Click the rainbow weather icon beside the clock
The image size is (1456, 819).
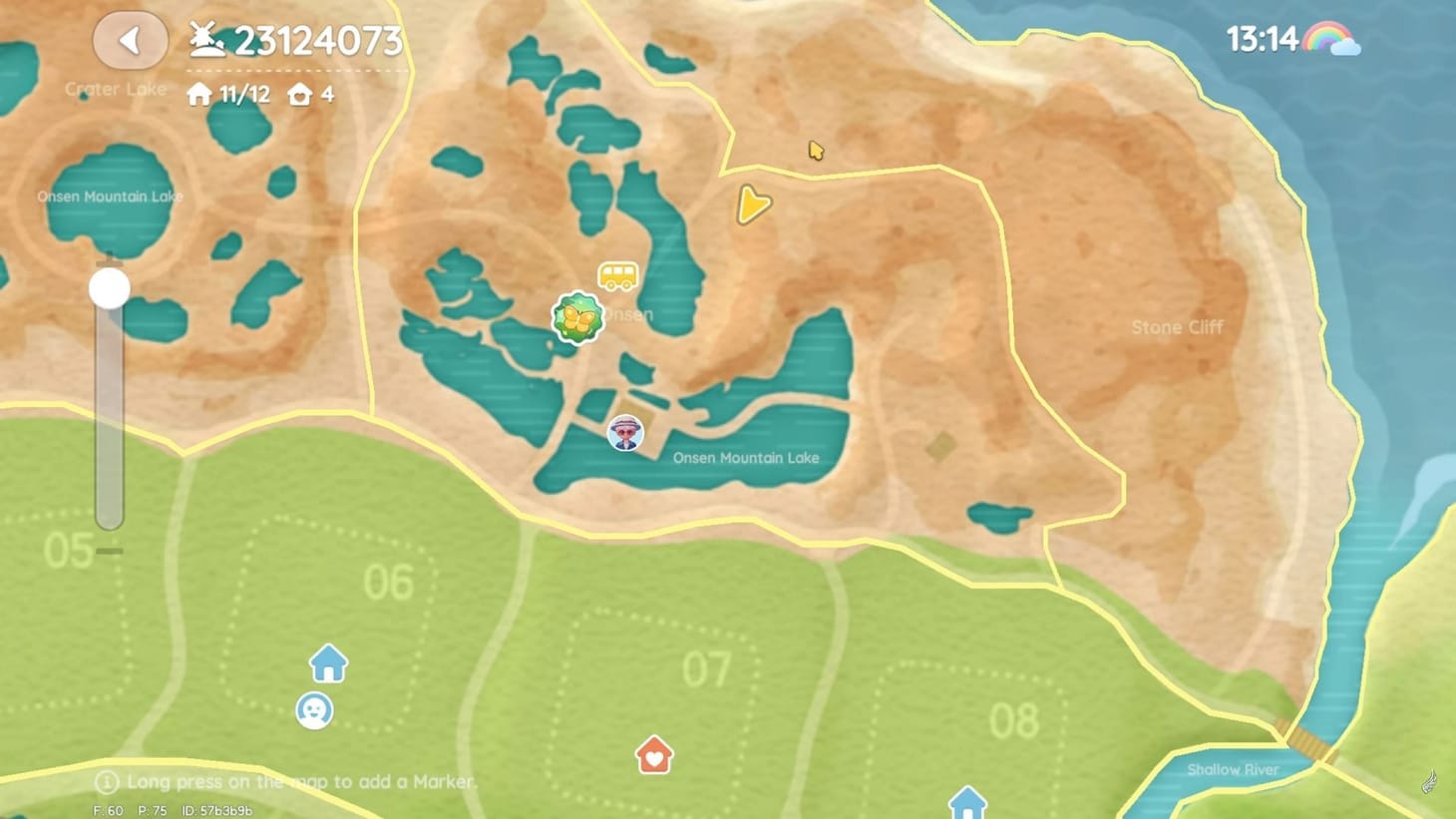tap(1331, 38)
